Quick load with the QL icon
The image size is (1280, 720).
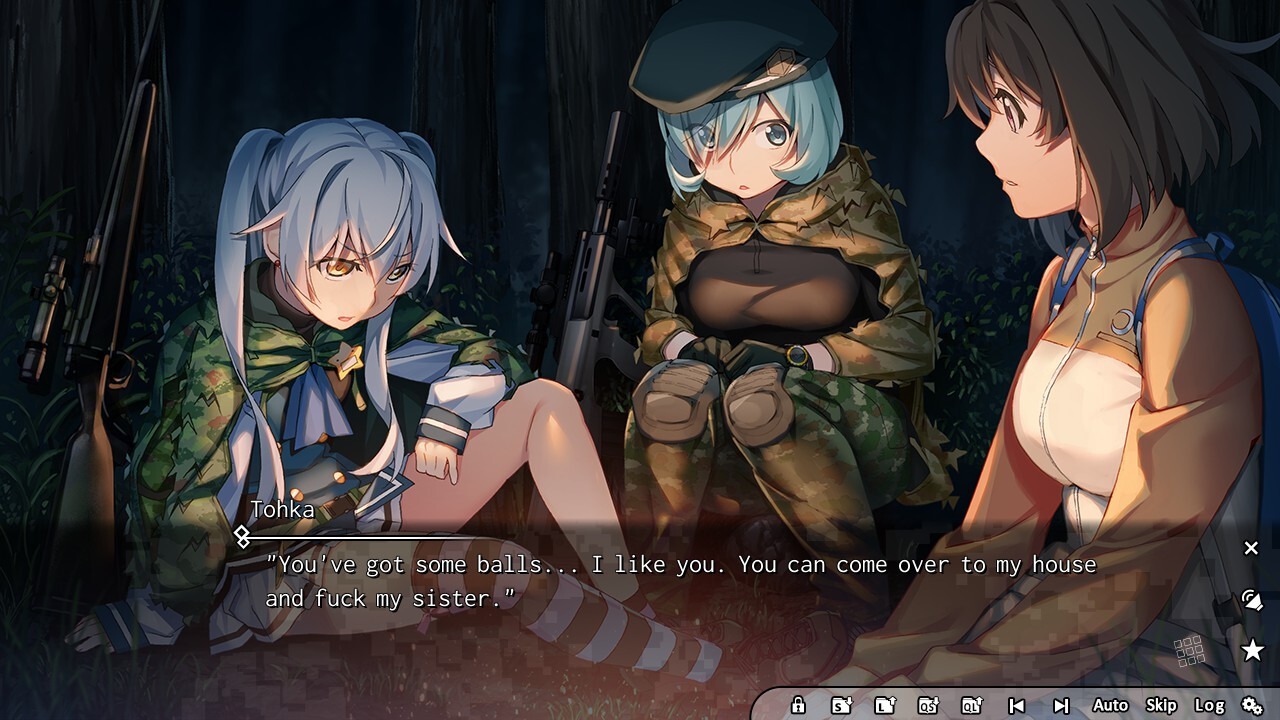coord(971,705)
